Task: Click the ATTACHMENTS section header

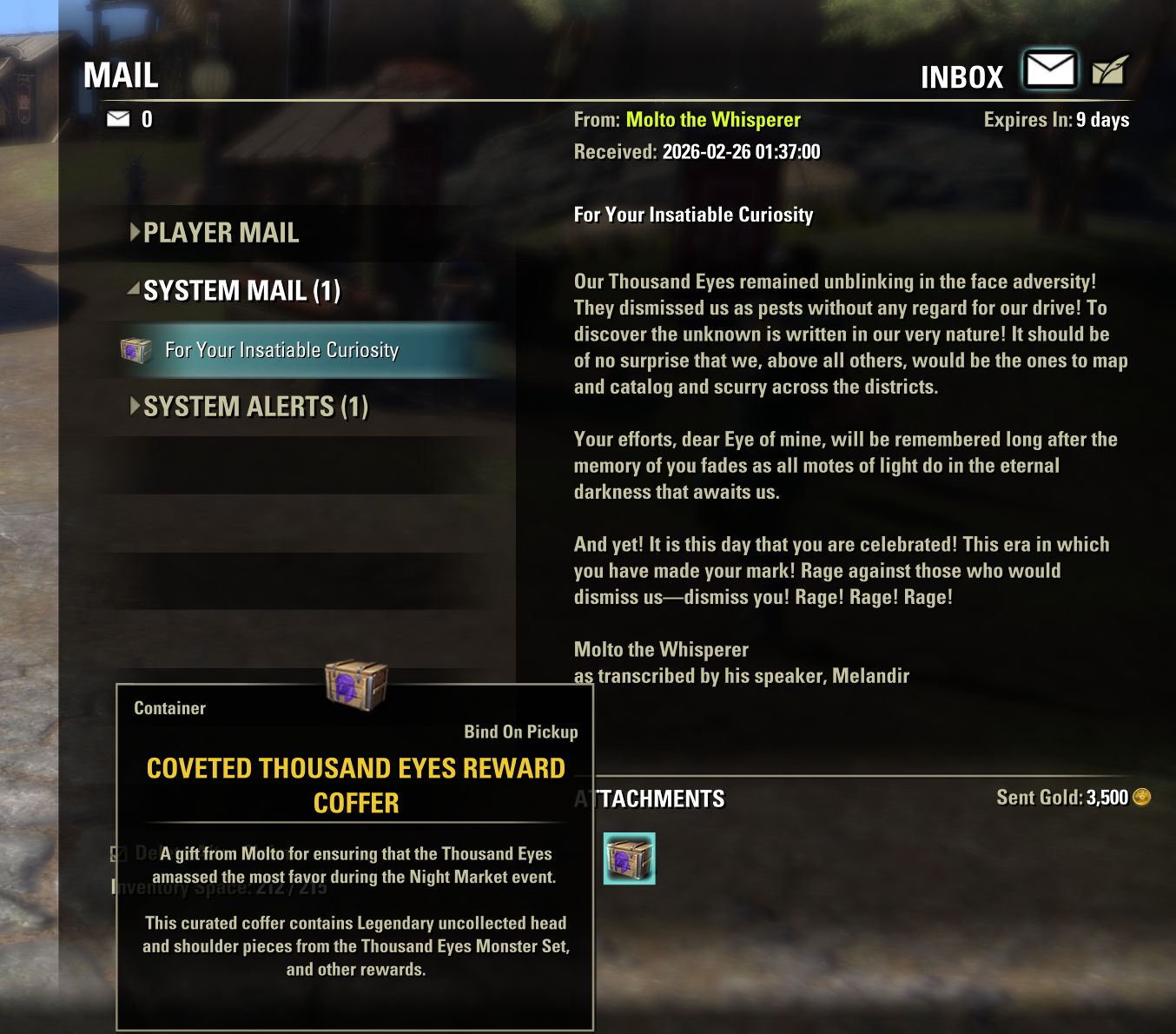Action: pyautogui.click(x=650, y=799)
